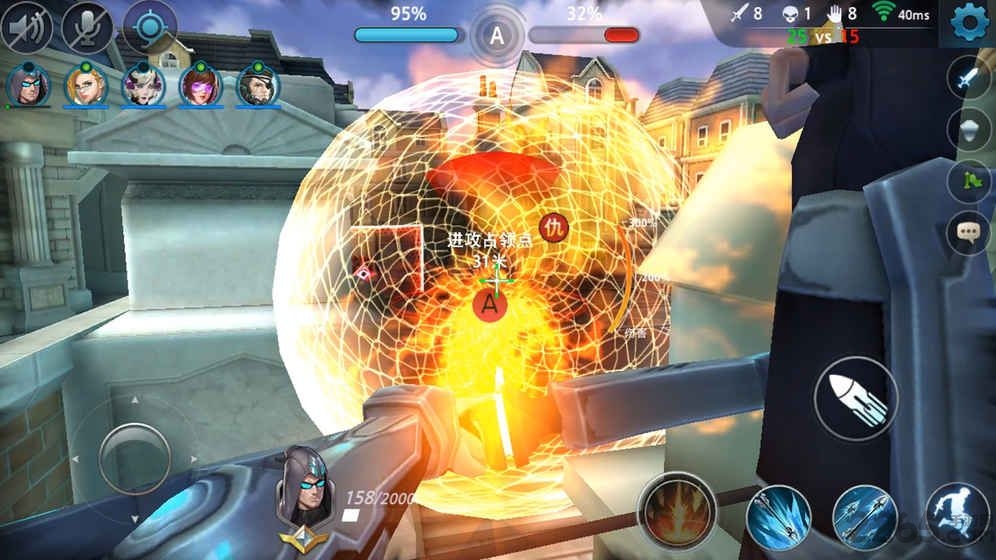This screenshot has width=996, height=560.
Task: Toggle the muted speaker icon
Action: pos(30,27)
